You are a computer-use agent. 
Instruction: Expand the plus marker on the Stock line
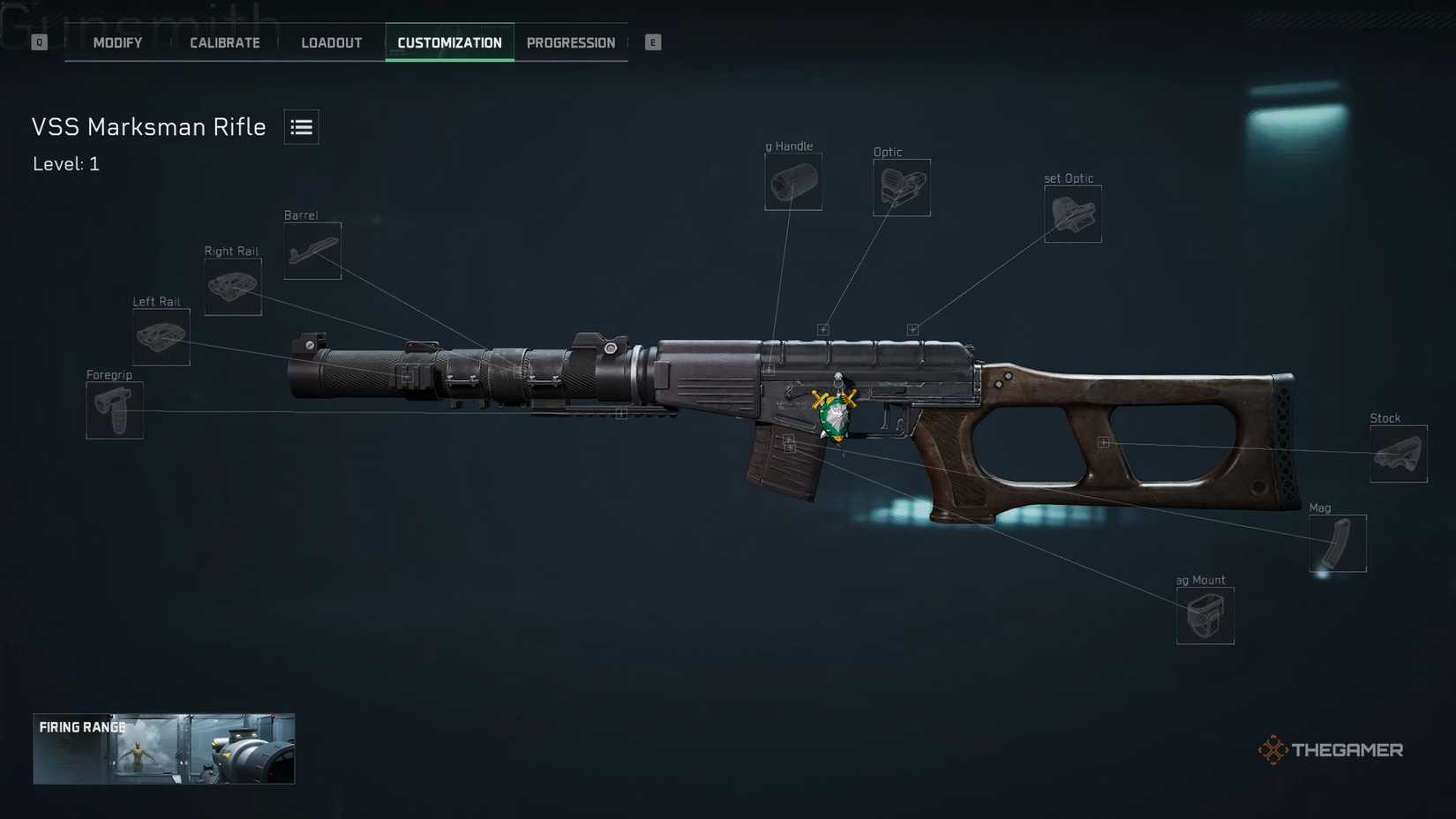1103,442
